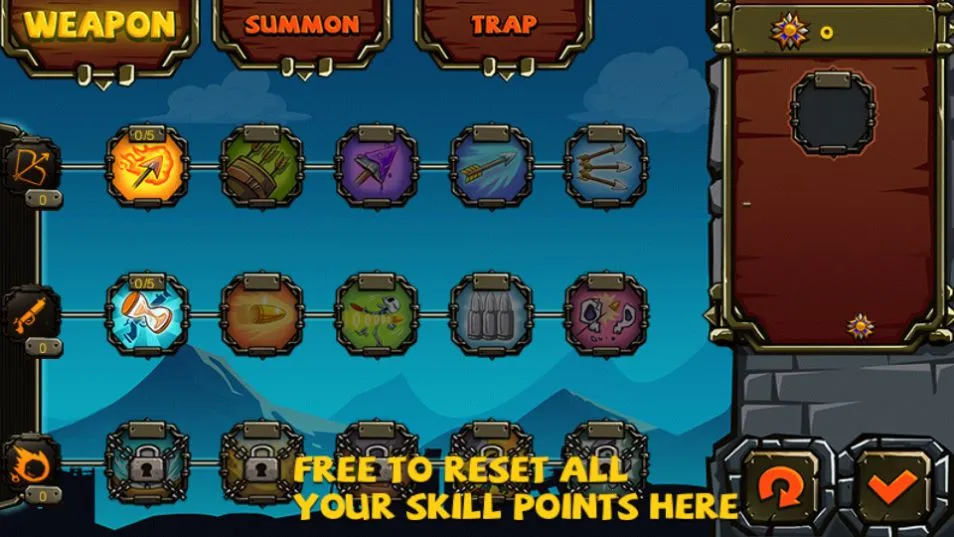
Task: Choose the fiery bullet skill
Action: (261, 315)
